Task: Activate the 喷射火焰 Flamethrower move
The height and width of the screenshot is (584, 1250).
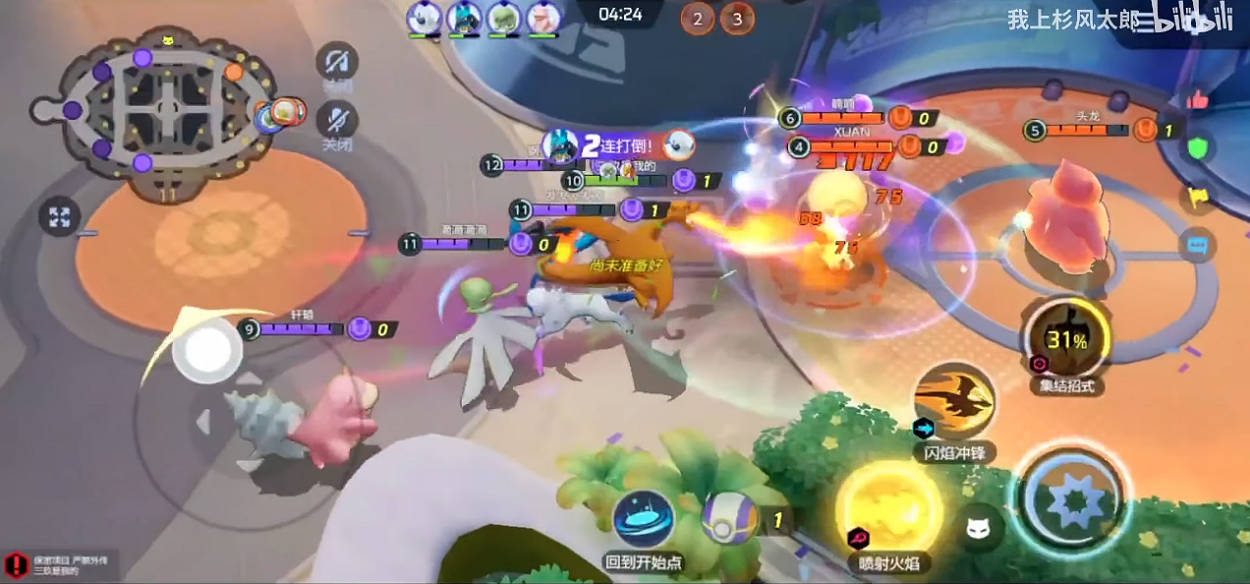Action: point(889,505)
